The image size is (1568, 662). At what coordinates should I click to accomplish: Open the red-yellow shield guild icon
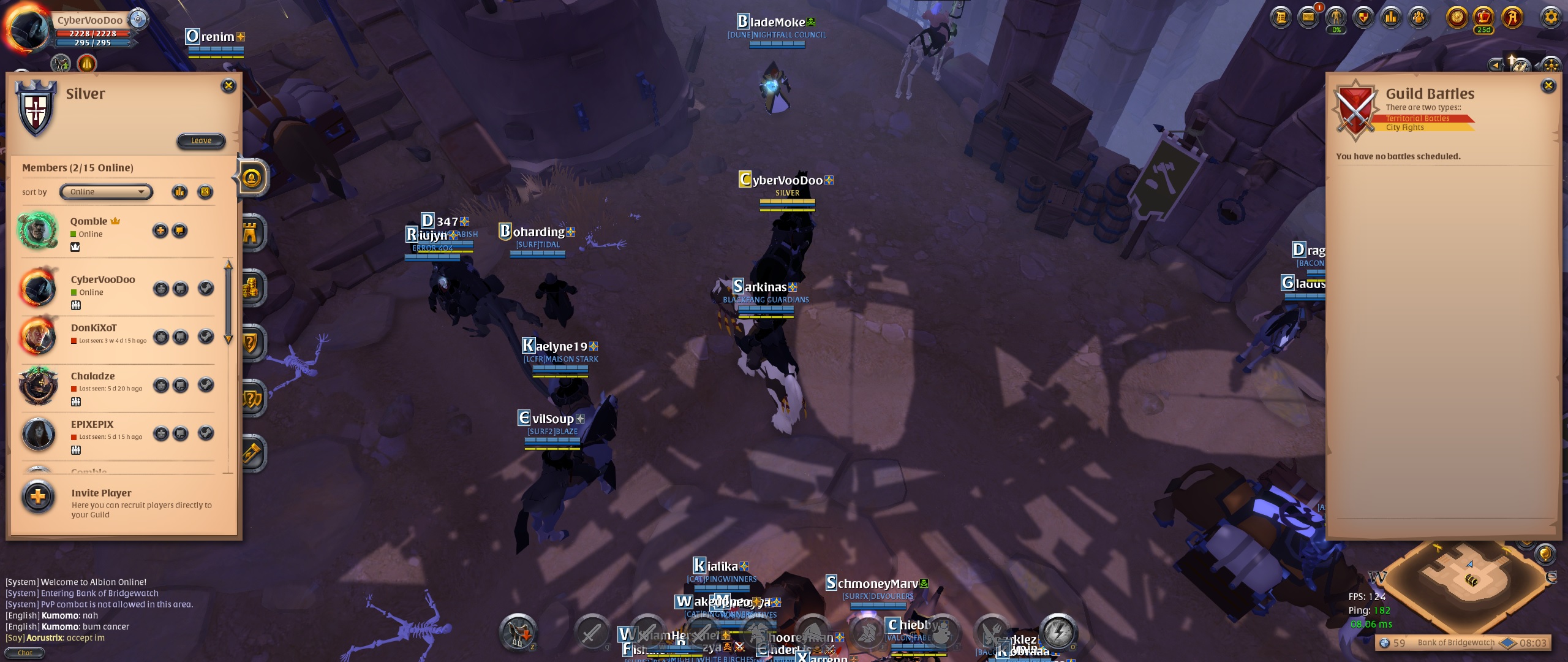click(1363, 17)
